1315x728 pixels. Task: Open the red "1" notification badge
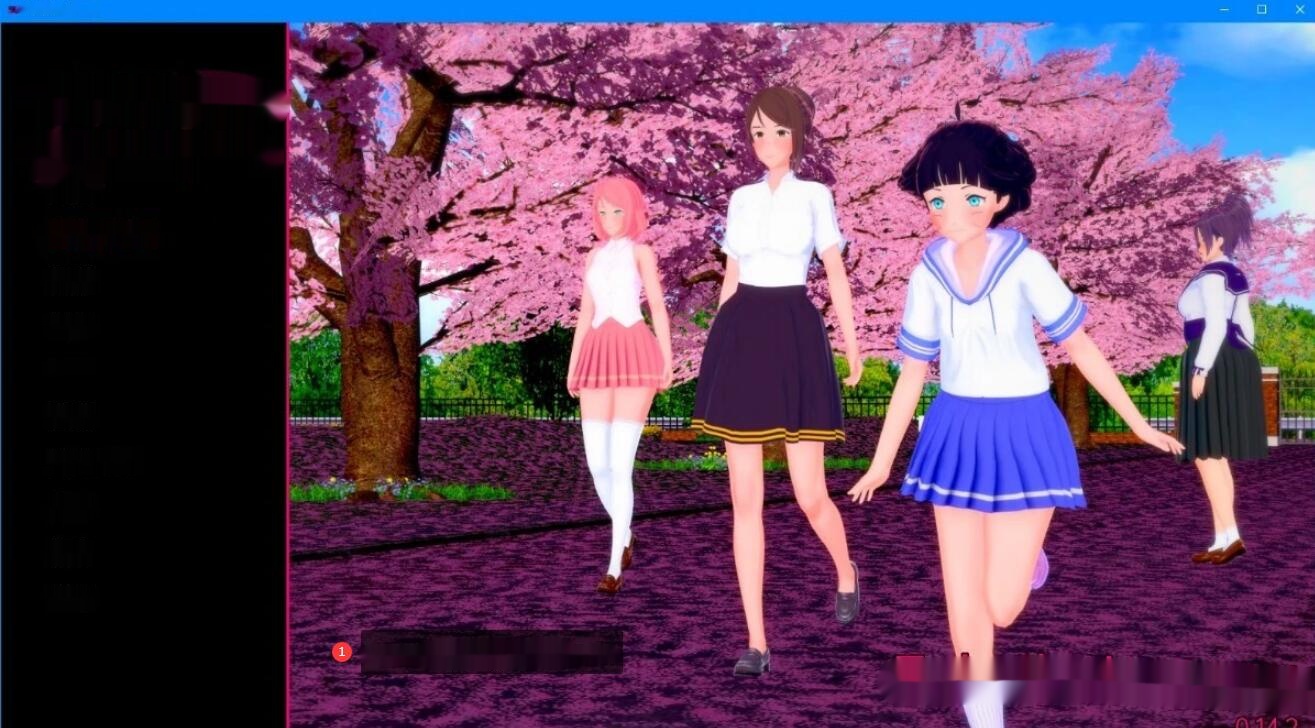(x=341, y=651)
